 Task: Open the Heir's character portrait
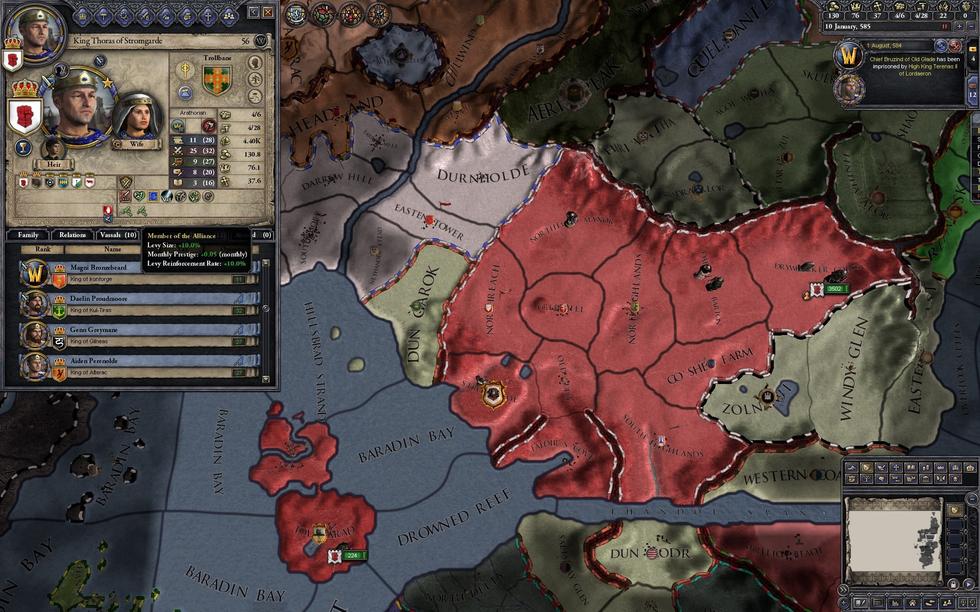(51, 149)
